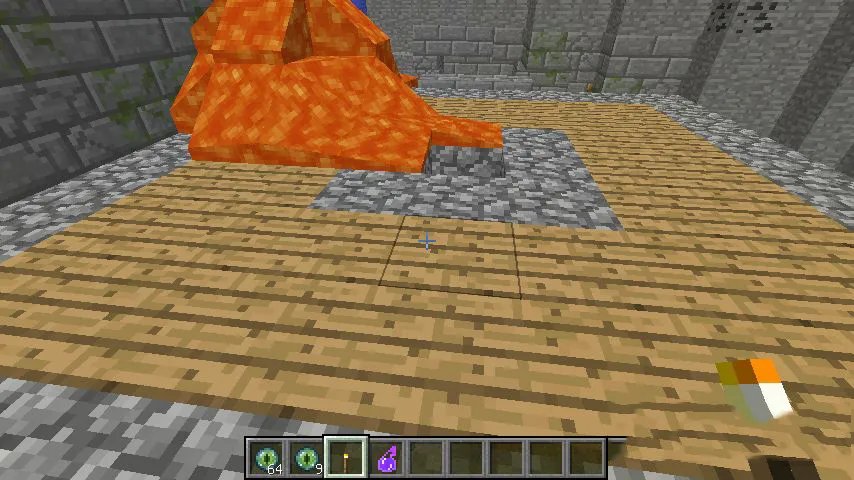The width and height of the screenshot is (854, 480).
Task: Select the stack of 9 Eyes of Ender
Action: tap(307, 459)
